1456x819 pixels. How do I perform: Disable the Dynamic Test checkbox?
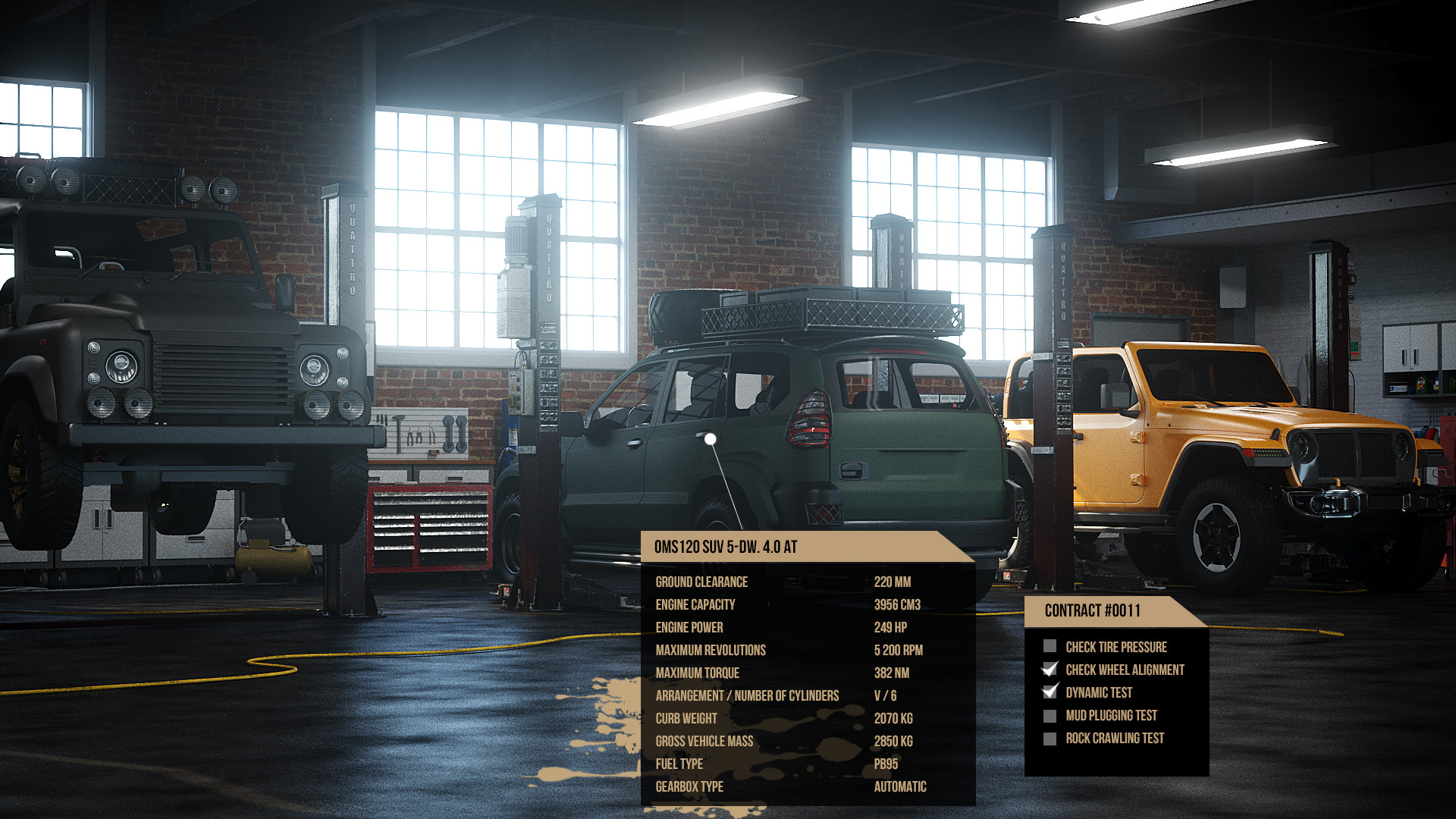click(1050, 692)
